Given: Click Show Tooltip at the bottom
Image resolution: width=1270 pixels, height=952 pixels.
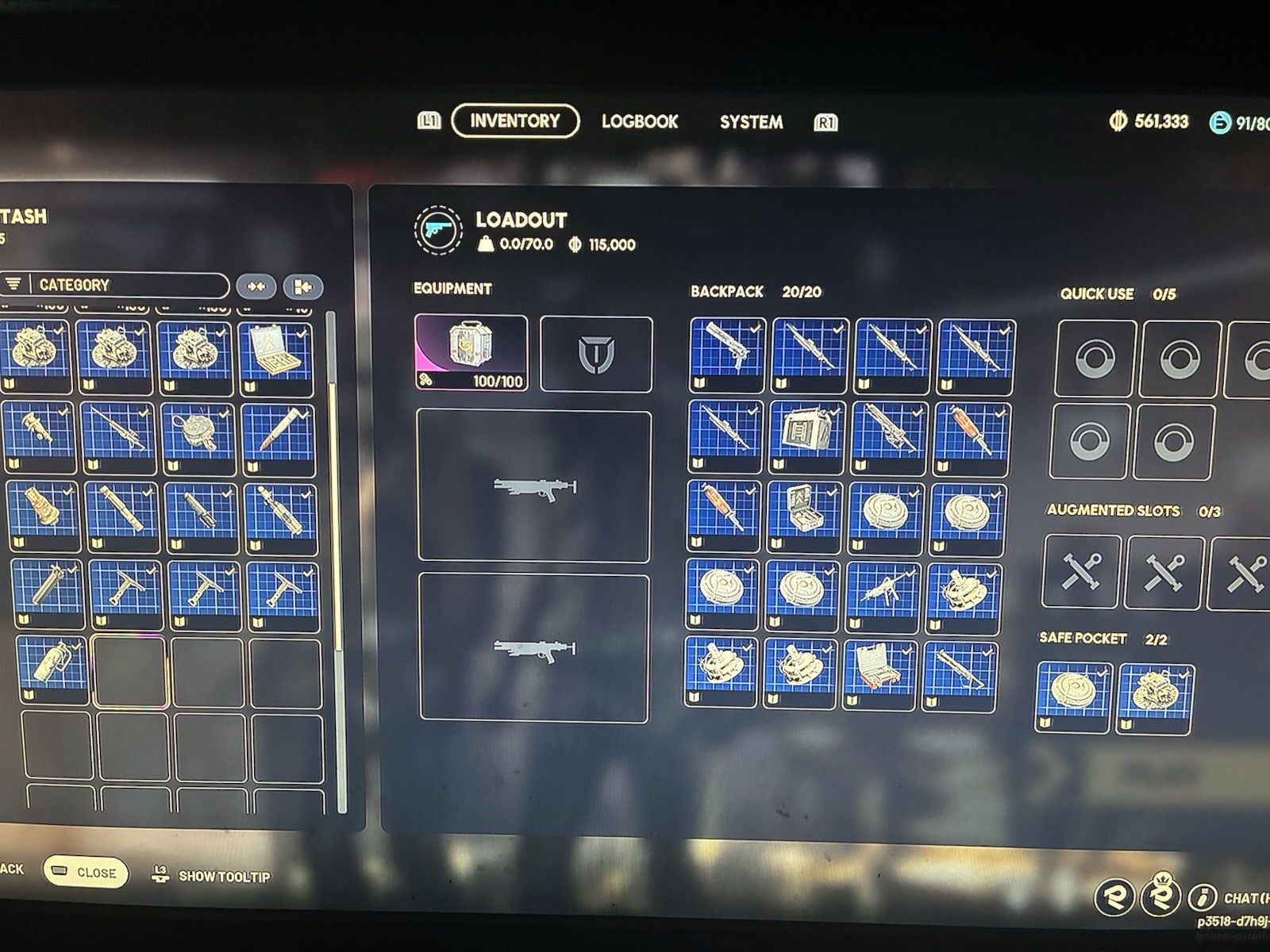Looking at the screenshot, I should (x=225, y=877).
